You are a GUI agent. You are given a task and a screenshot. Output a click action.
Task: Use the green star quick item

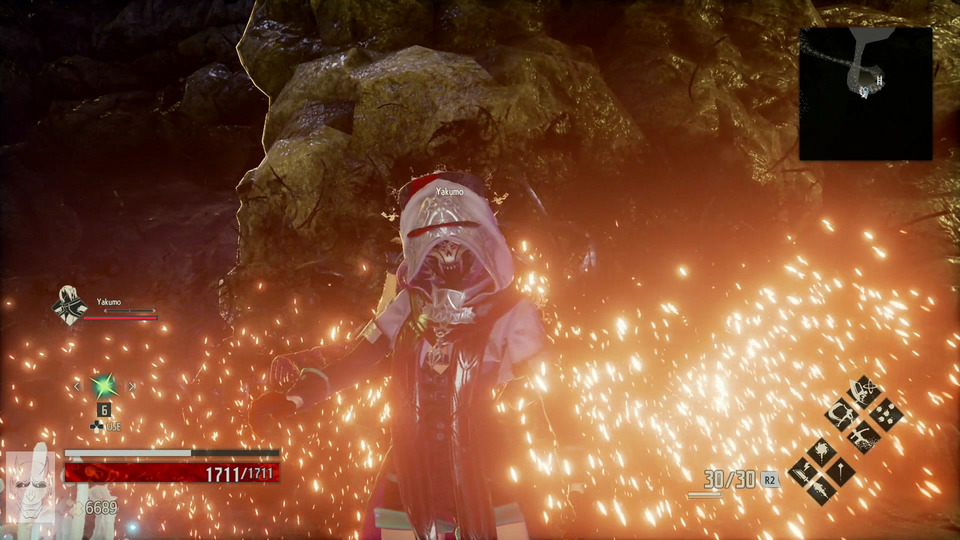click(103, 385)
